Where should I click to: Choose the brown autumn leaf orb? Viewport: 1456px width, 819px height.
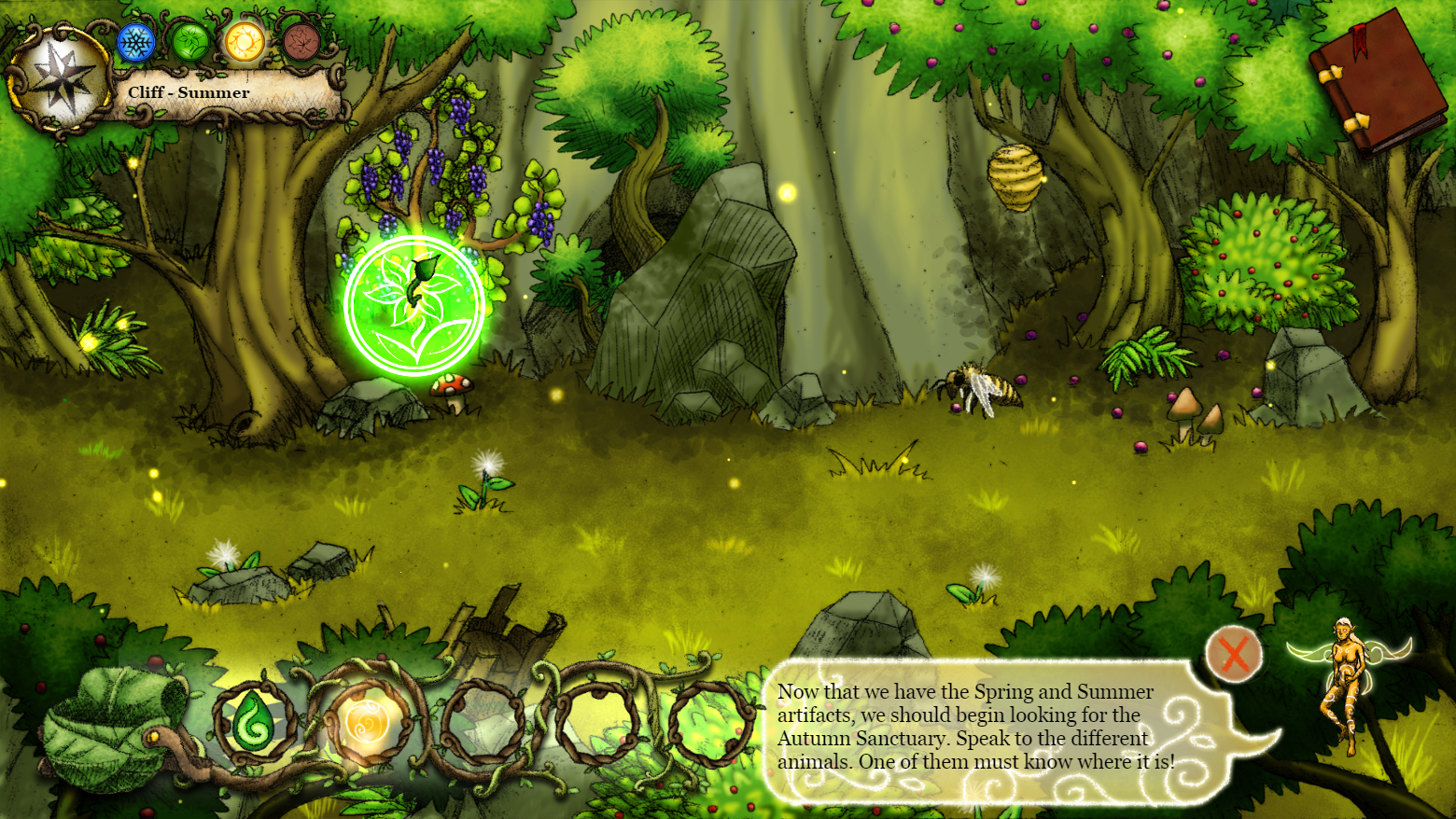point(301,43)
